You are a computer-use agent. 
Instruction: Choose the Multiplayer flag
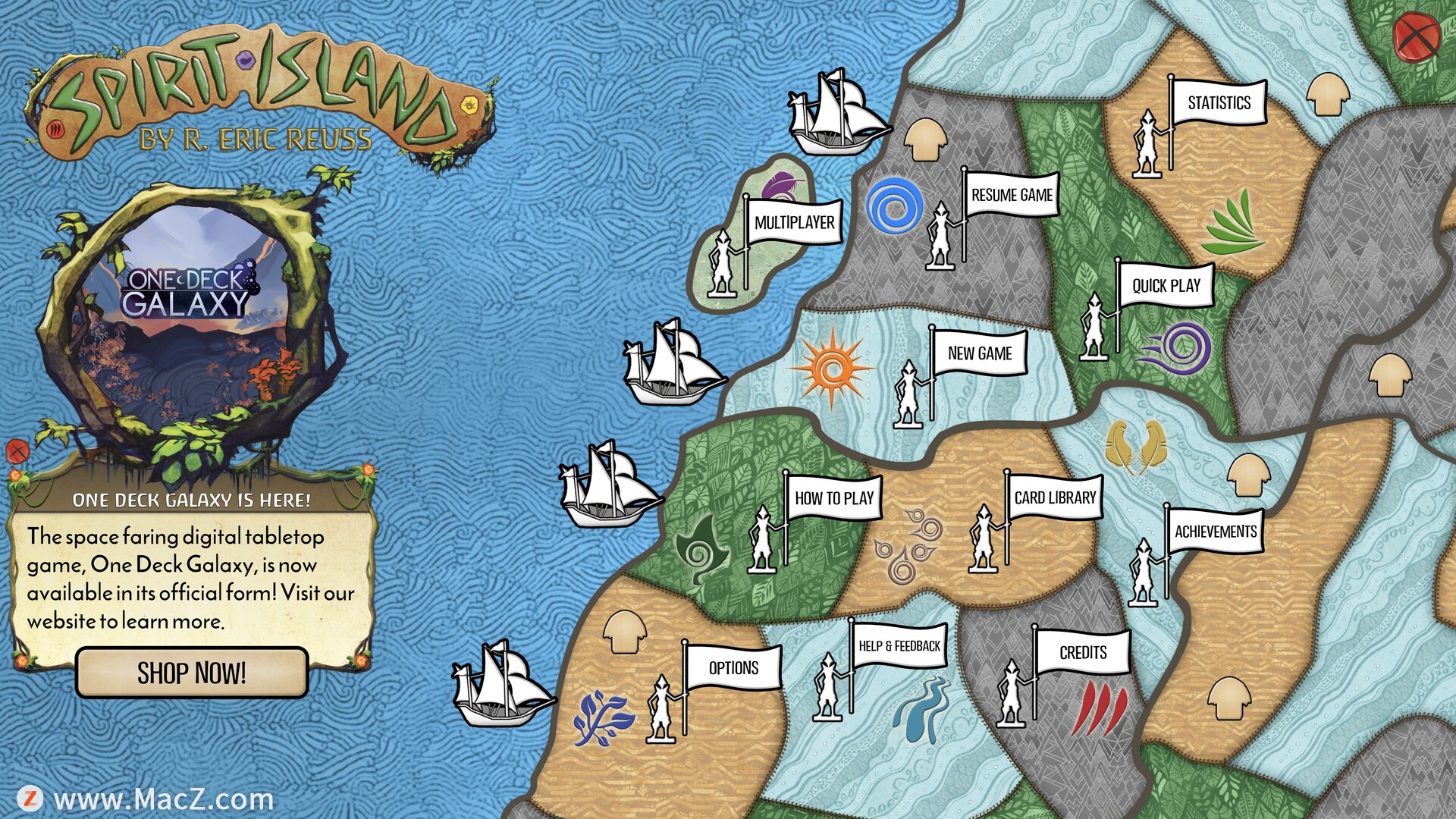[x=794, y=223]
